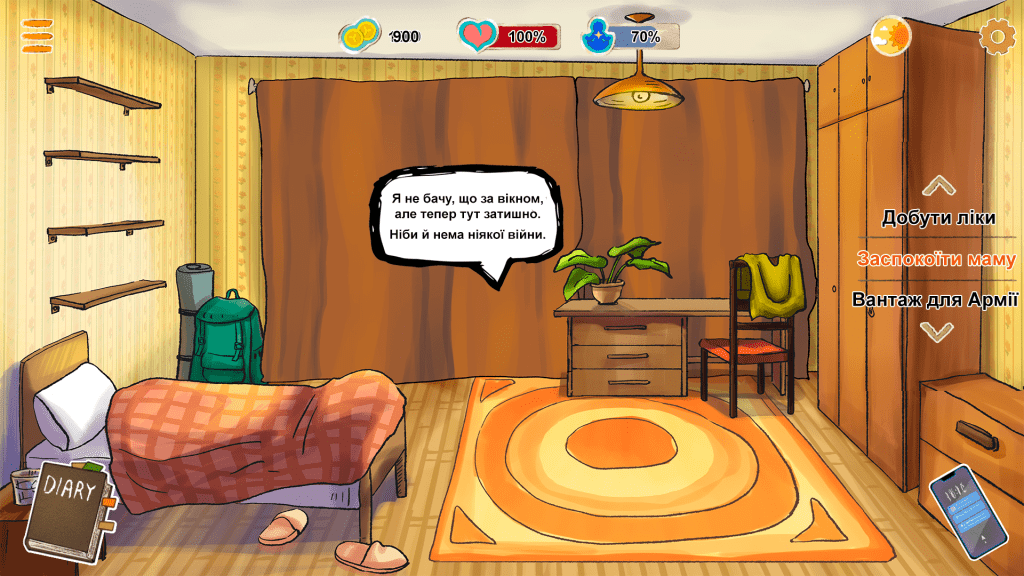Image resolution: width=1024 pixels, height=576 pixels.
Task: Select the quest Вантаж для Армії
Action: 935,299
